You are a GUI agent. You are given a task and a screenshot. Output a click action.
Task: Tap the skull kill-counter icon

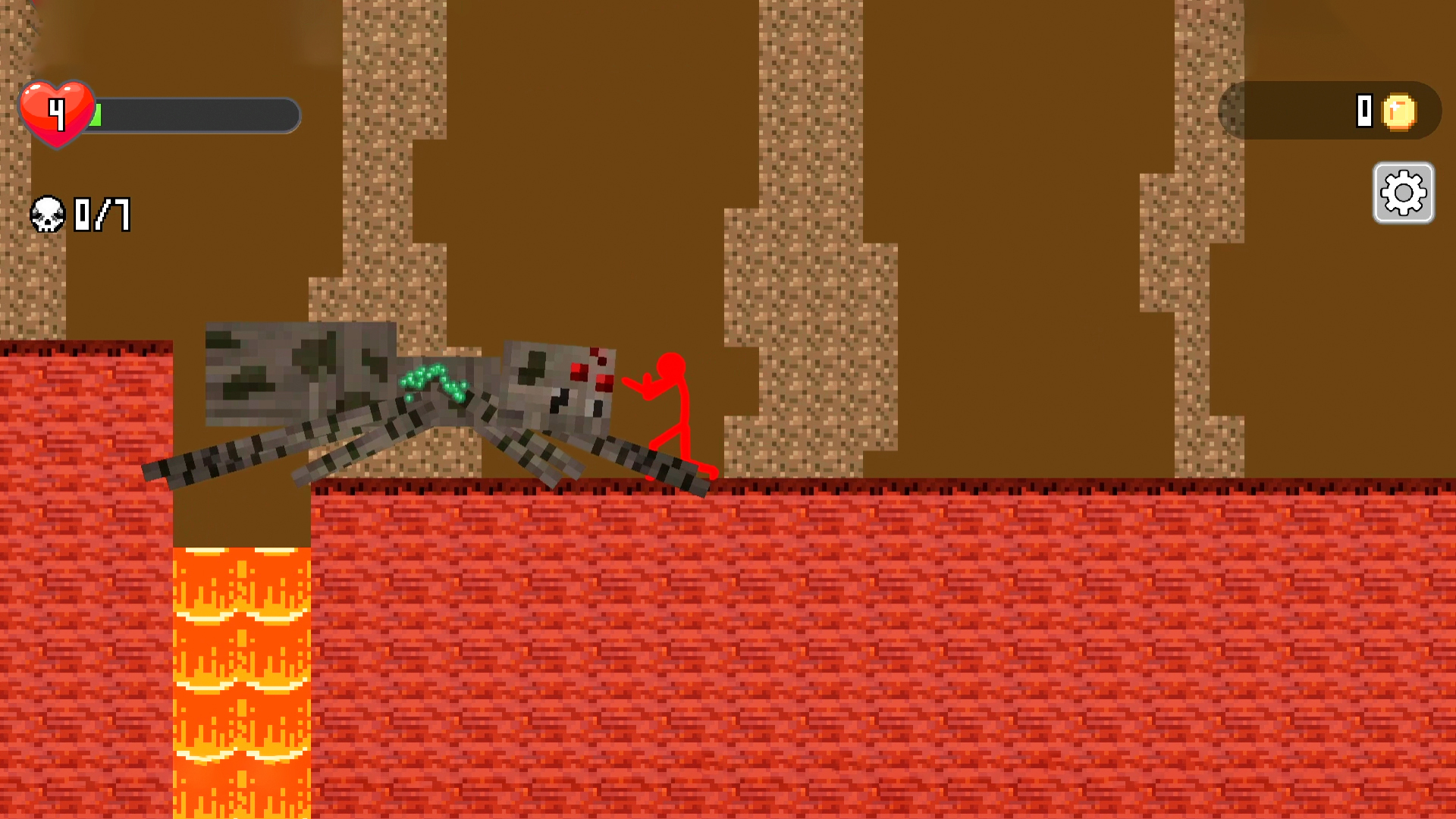[x=48, y=215]
